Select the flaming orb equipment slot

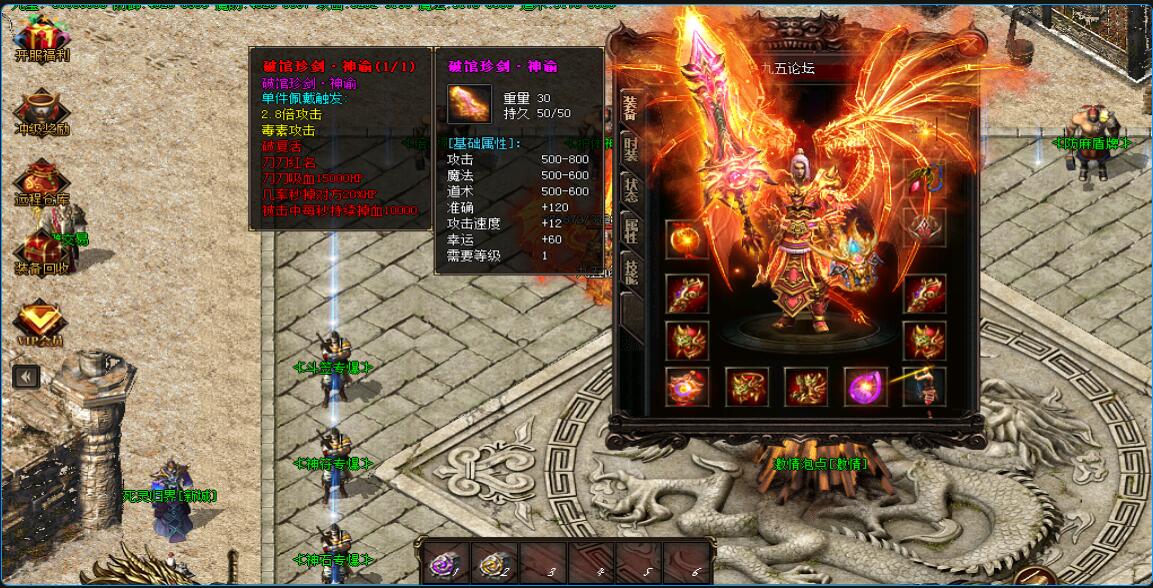(686, 240)
